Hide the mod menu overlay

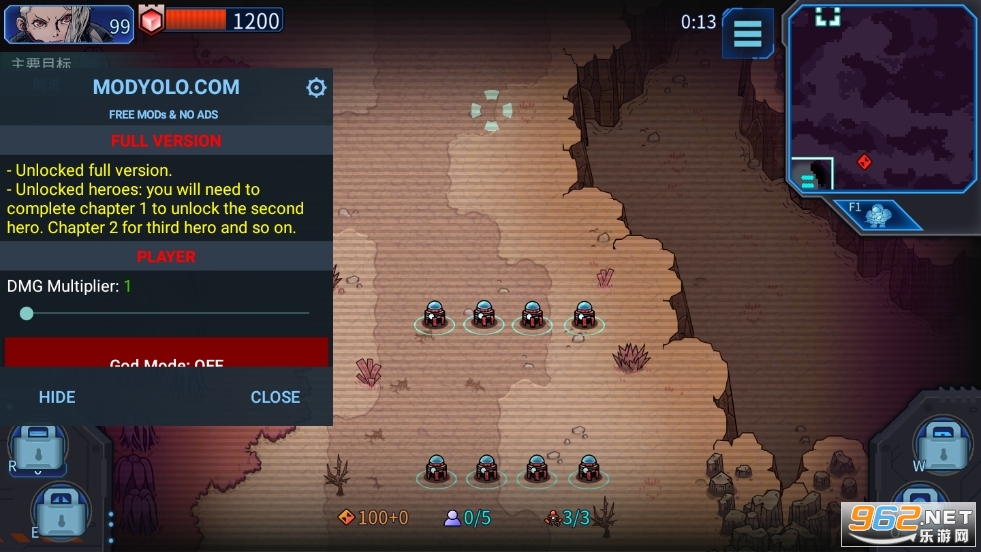57,397
